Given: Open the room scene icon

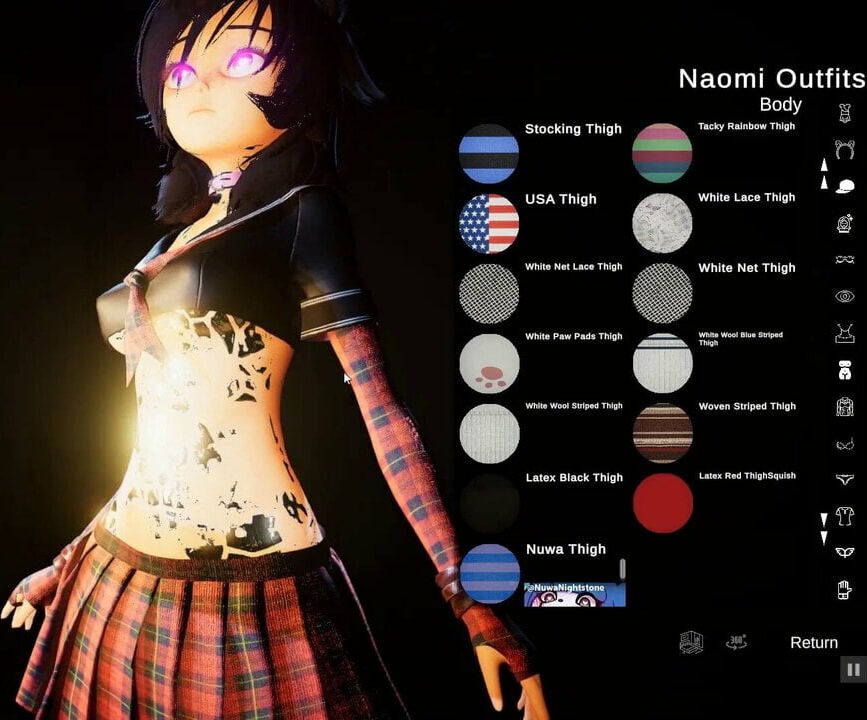Looking at the screenshot, I should point(691,642).
